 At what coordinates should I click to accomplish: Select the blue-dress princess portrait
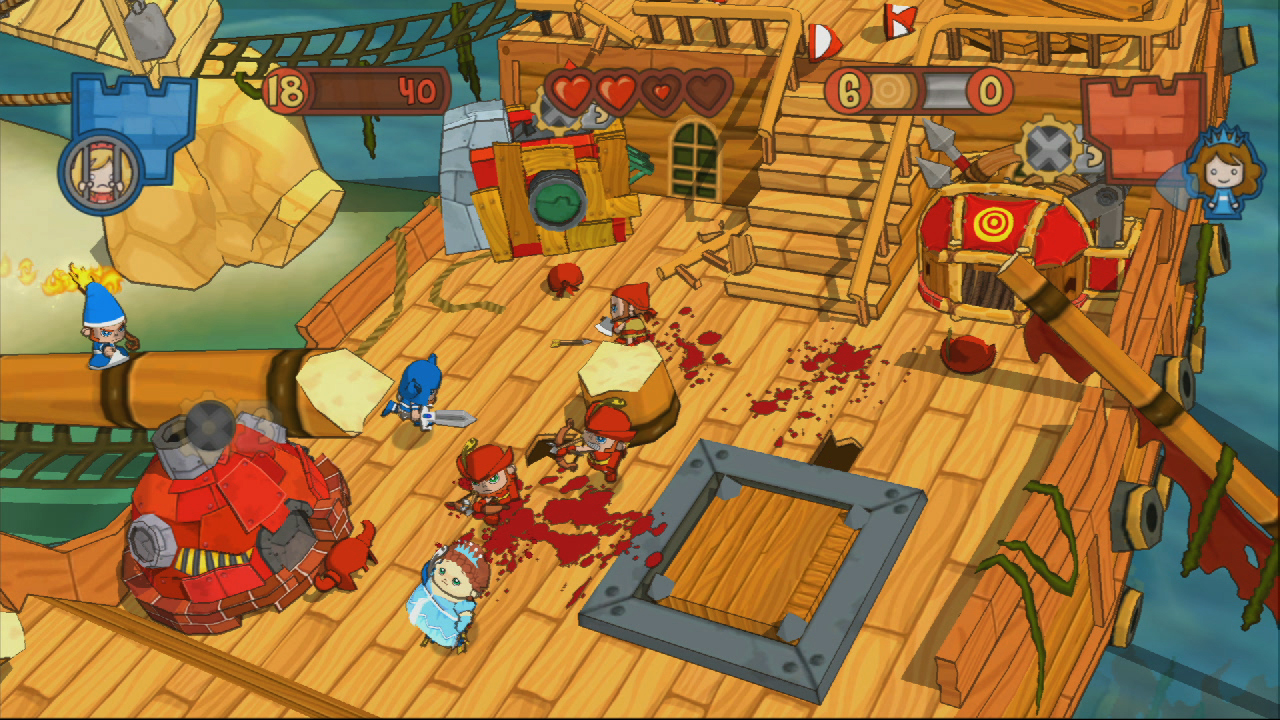click(x=1220, y=172)
